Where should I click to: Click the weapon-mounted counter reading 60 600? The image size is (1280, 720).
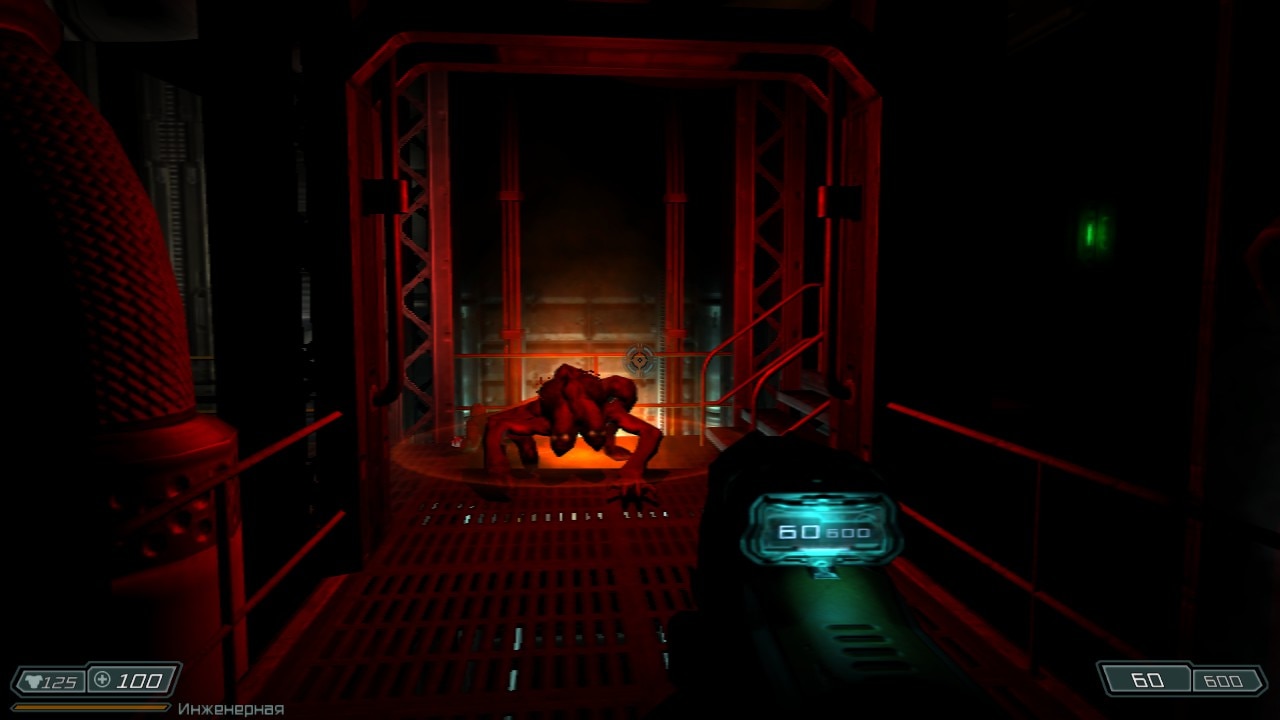[820, 532]
